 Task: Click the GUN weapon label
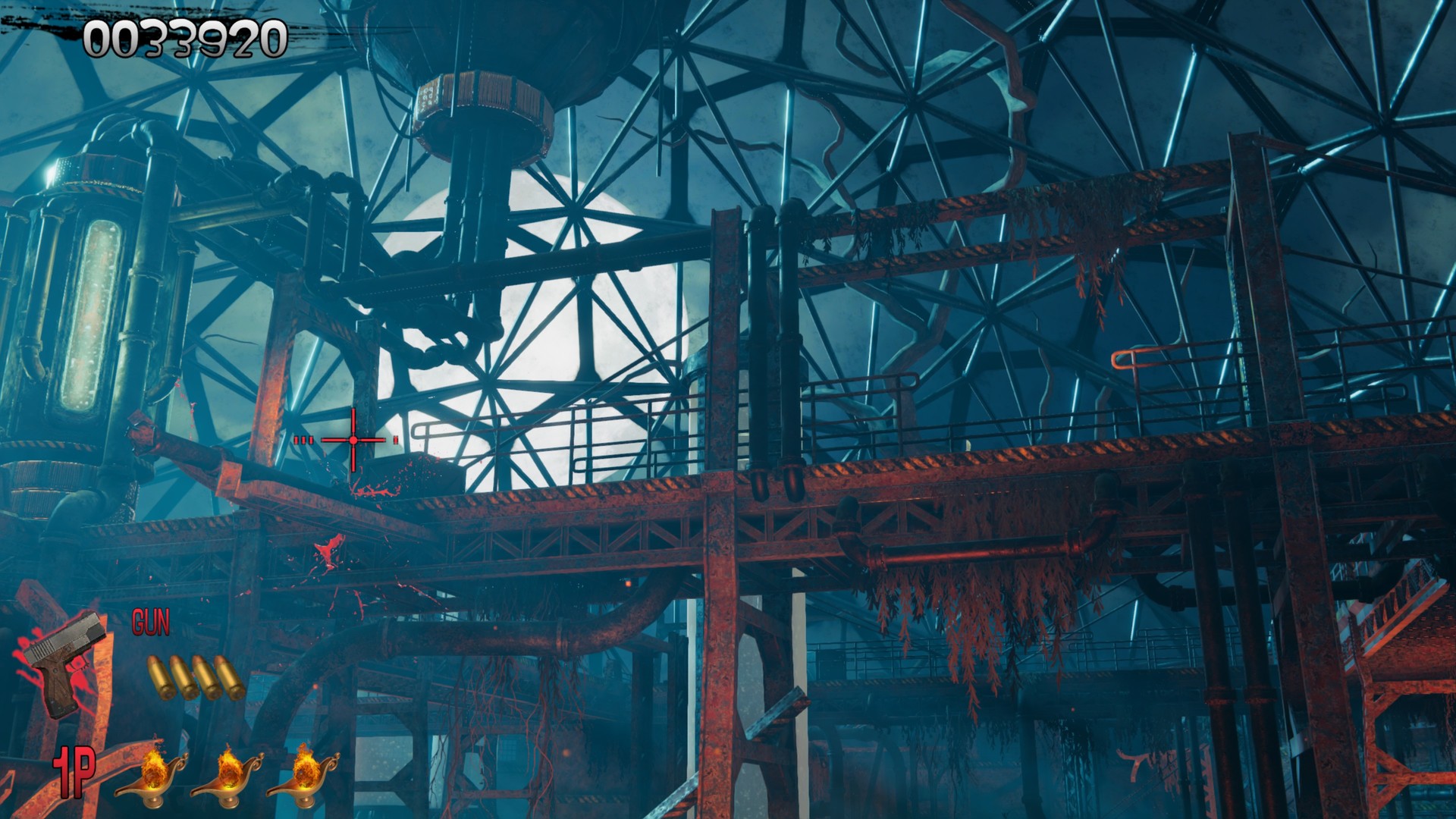tap(152, 622)
